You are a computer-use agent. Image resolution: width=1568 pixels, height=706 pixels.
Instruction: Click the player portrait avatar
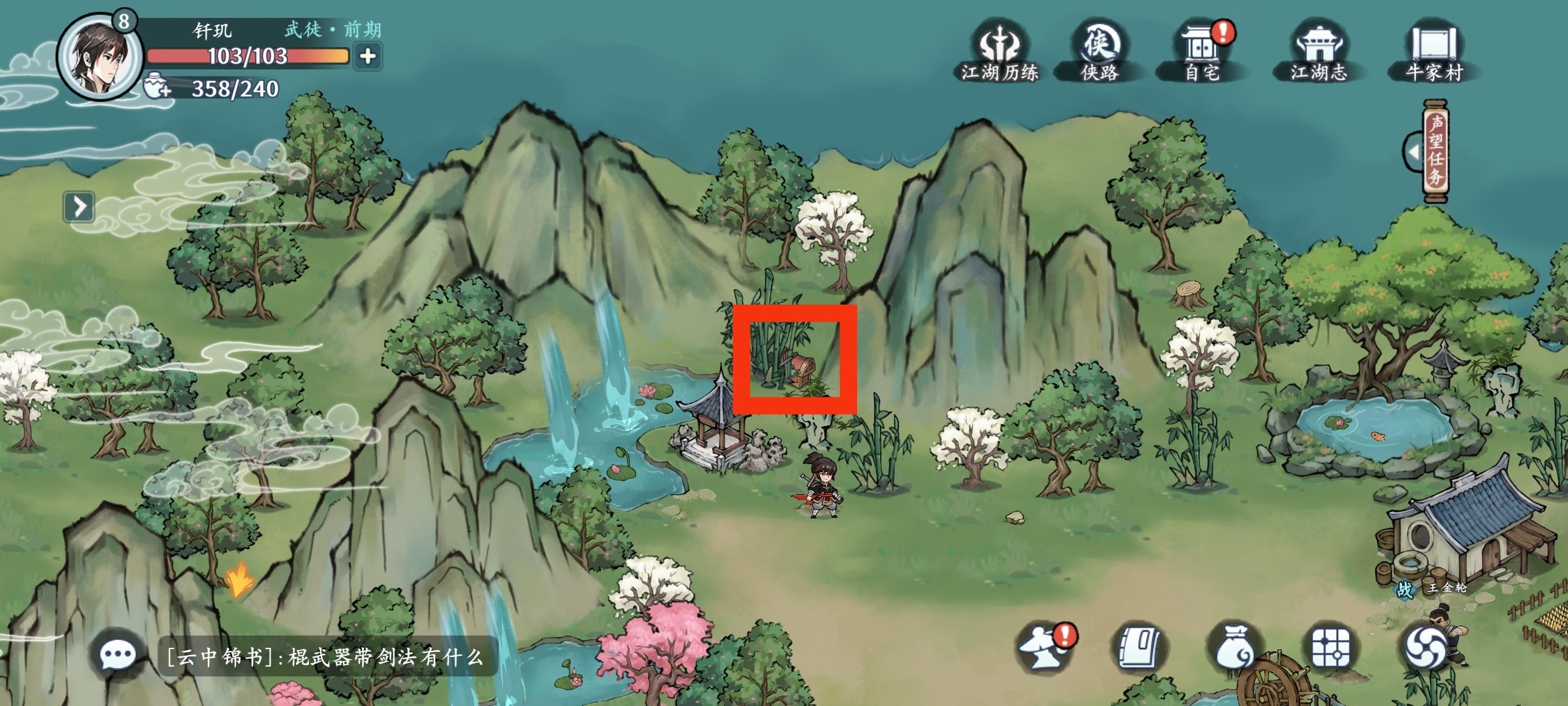99,56
